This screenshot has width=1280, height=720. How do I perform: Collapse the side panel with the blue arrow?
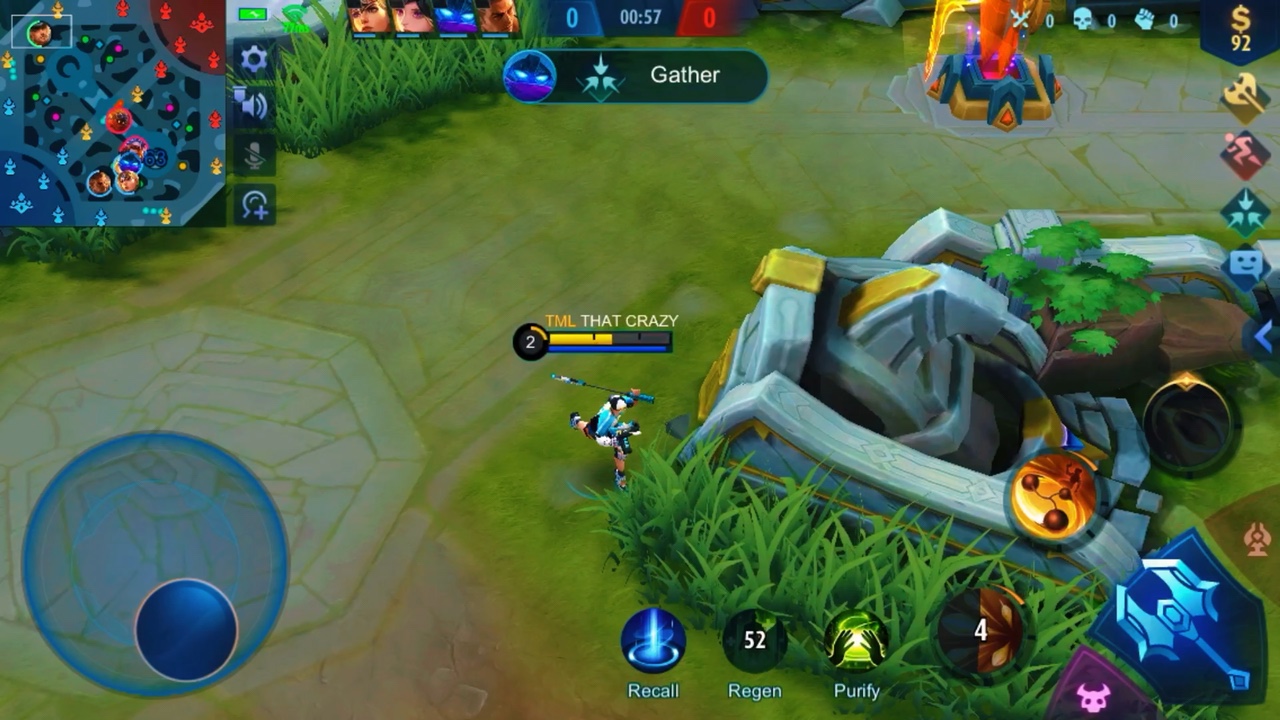pyautogui.click(x=1264, y=337)
